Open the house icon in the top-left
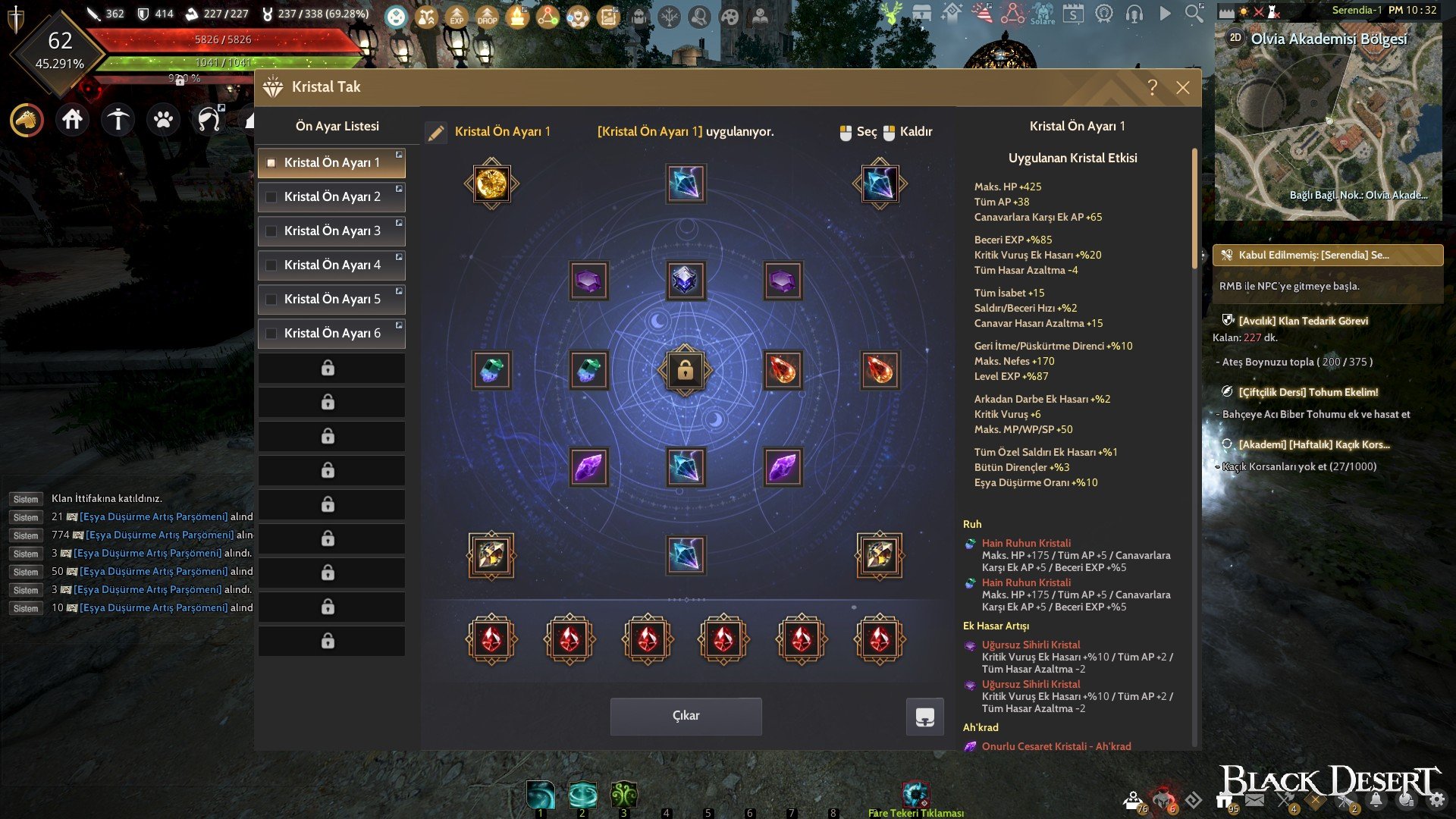This screenshot has height=819, width=1456. pos(73,120)
